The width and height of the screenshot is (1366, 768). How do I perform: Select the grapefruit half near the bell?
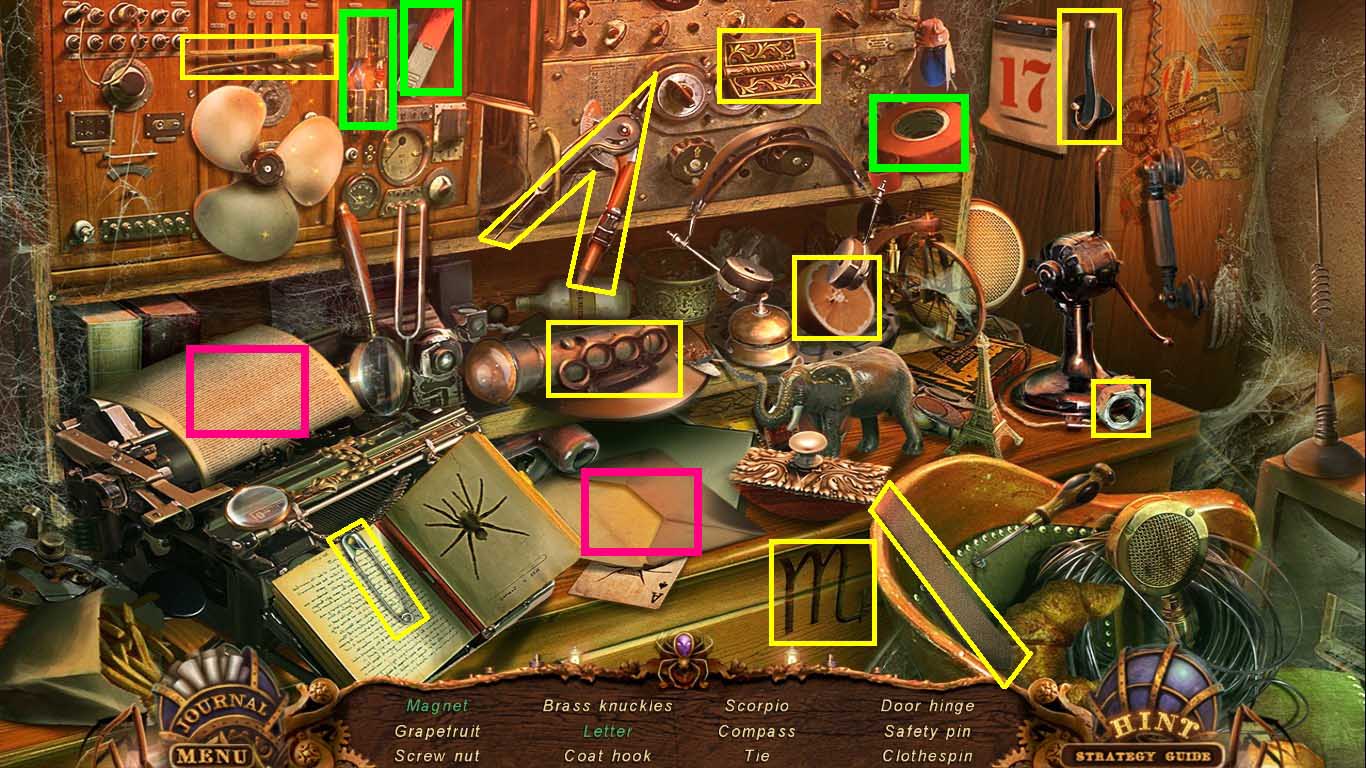click(838, 296)
